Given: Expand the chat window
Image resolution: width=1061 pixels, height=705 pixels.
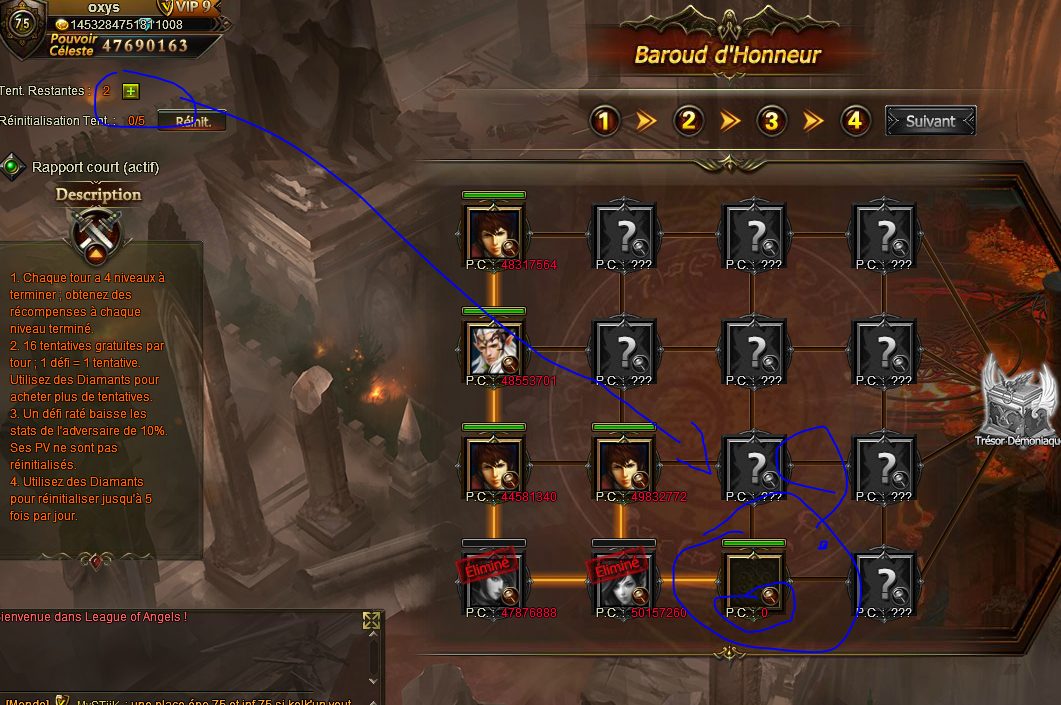Looking at the screenshot, I should point(371,621).
